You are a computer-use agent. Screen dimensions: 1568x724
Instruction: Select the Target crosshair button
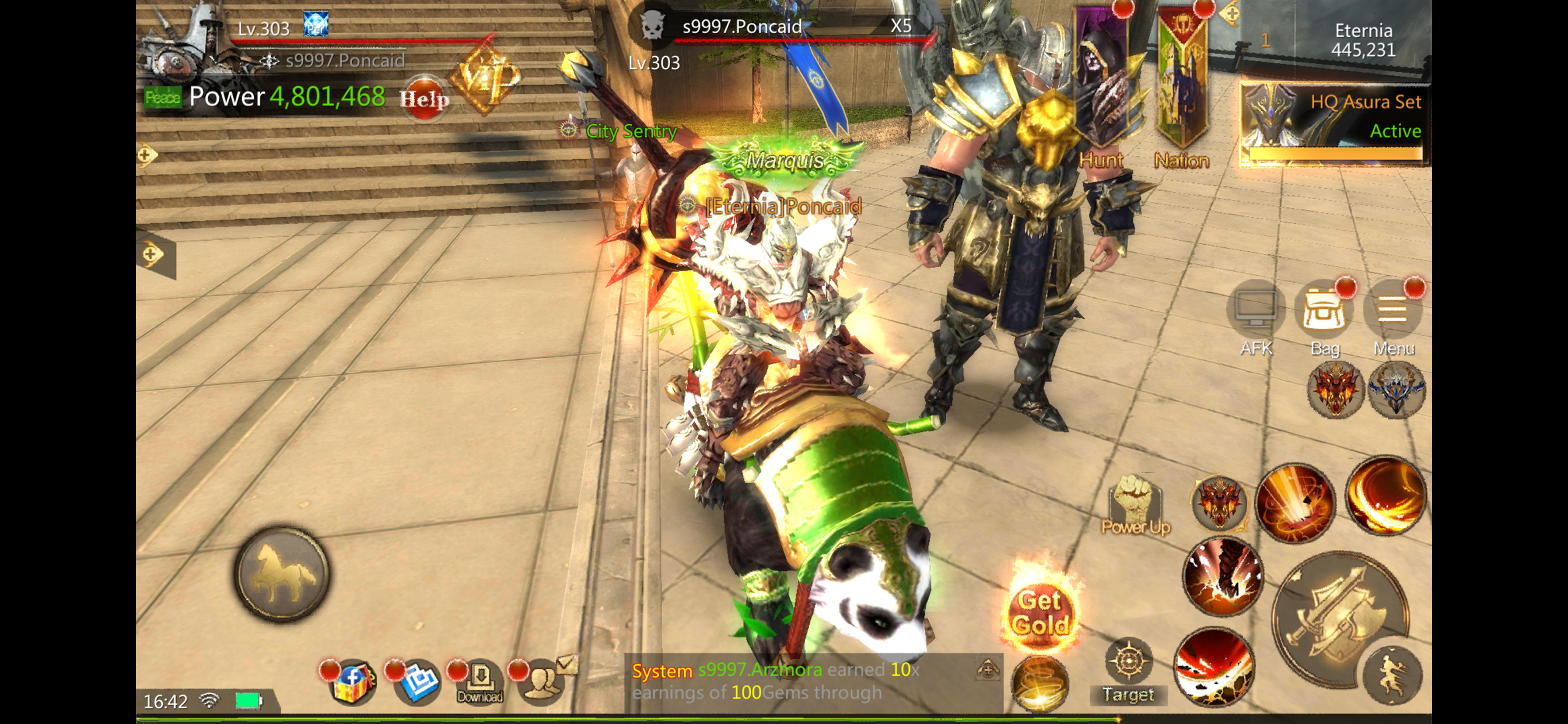tap(1128, 669)
